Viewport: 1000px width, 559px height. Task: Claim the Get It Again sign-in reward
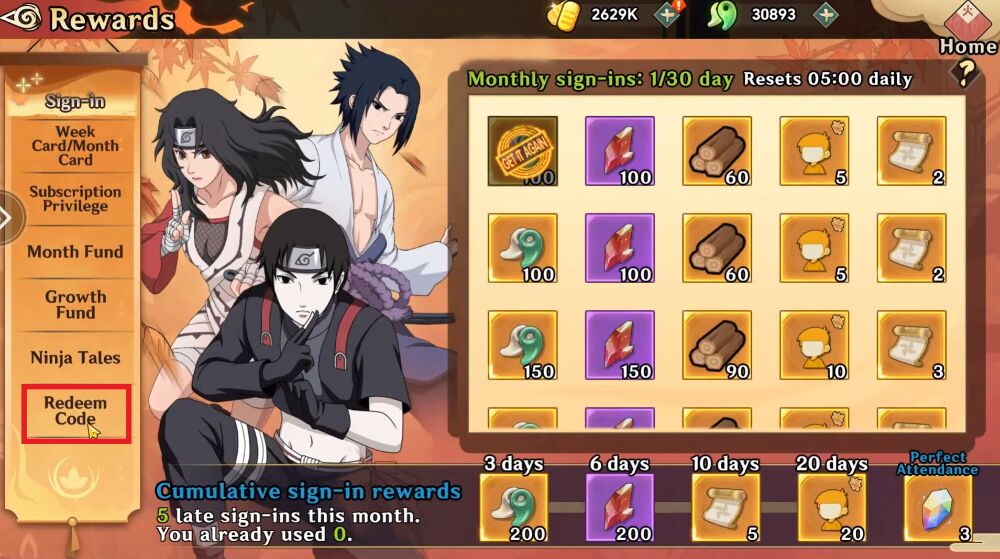pyautogui.click(x=522, y=151)
